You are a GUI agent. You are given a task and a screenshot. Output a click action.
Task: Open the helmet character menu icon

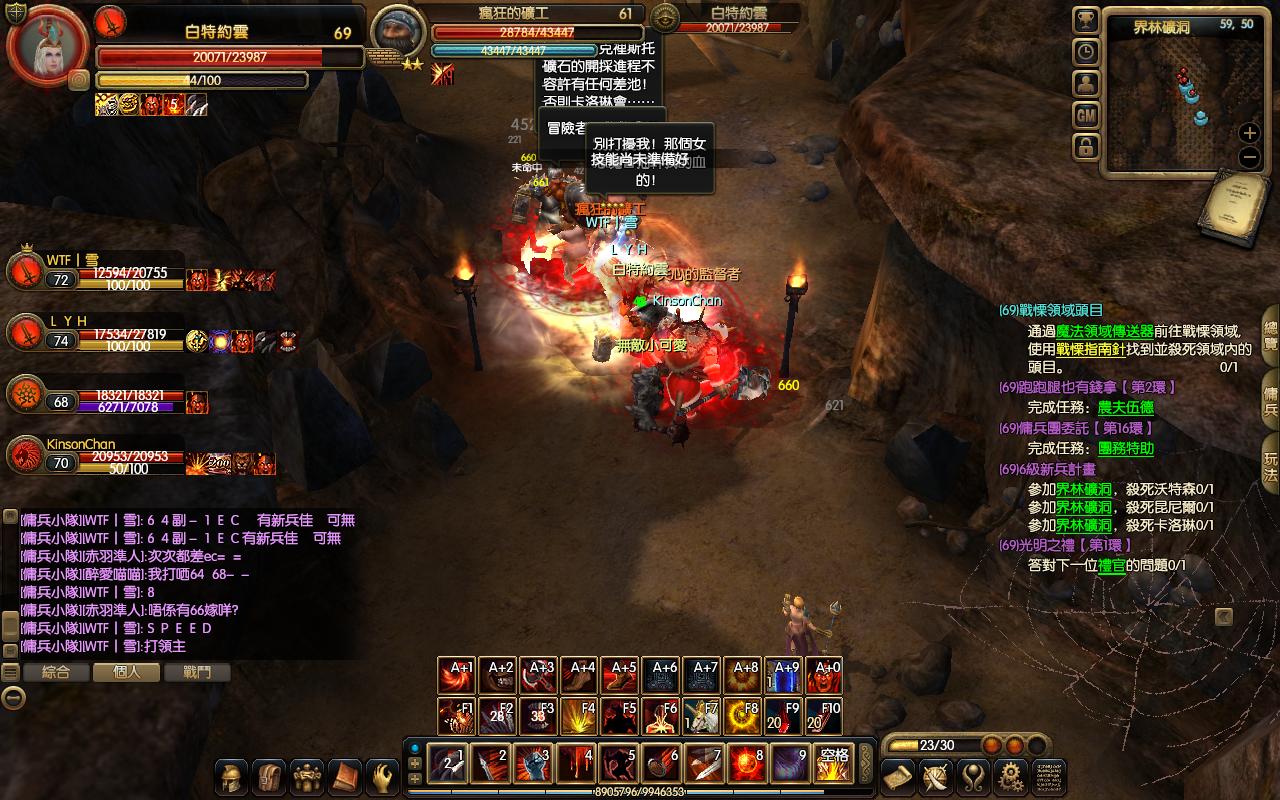tap(233, 777)
